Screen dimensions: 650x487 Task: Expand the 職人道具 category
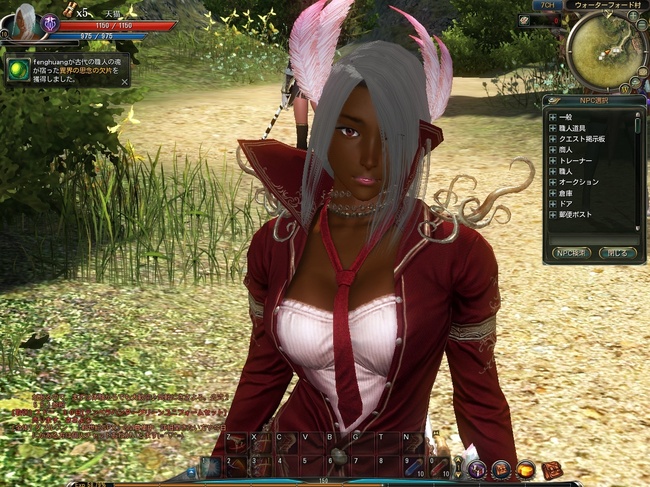[552, 128]
